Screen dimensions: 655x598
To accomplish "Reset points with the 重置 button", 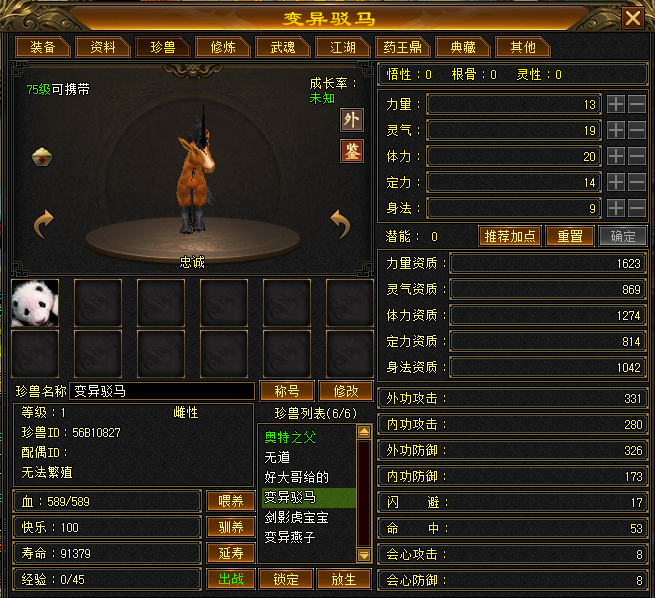I will tap(570, 237).
